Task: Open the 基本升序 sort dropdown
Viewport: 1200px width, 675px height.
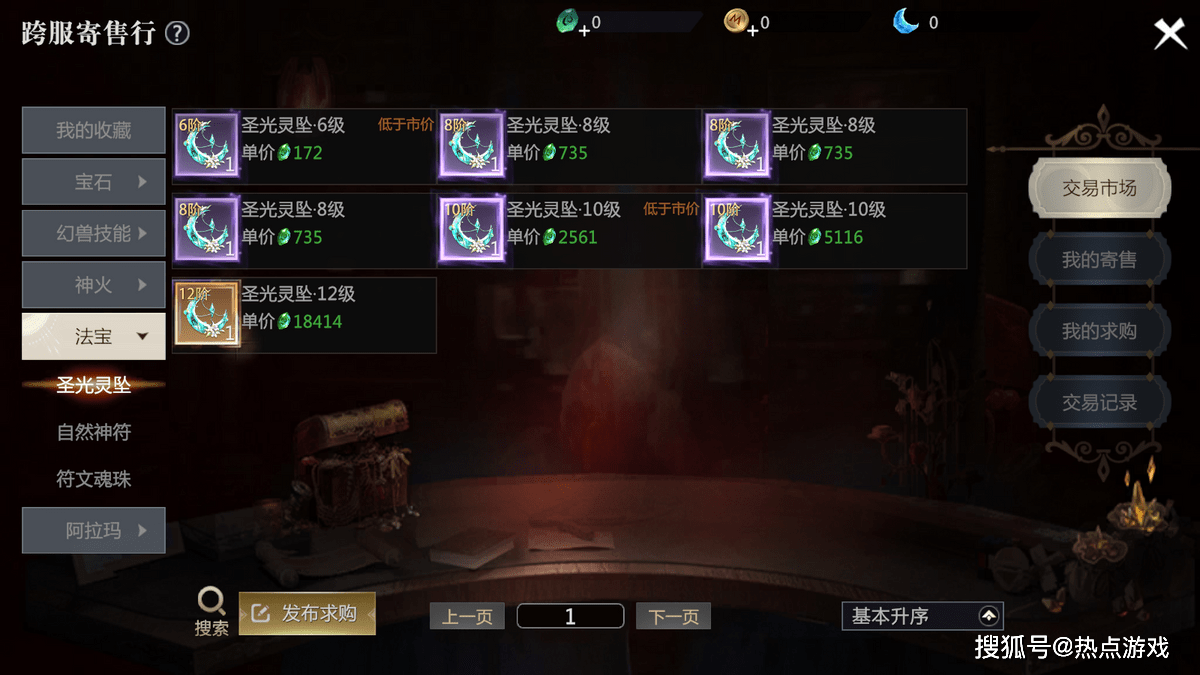Action: pos(922,616)
